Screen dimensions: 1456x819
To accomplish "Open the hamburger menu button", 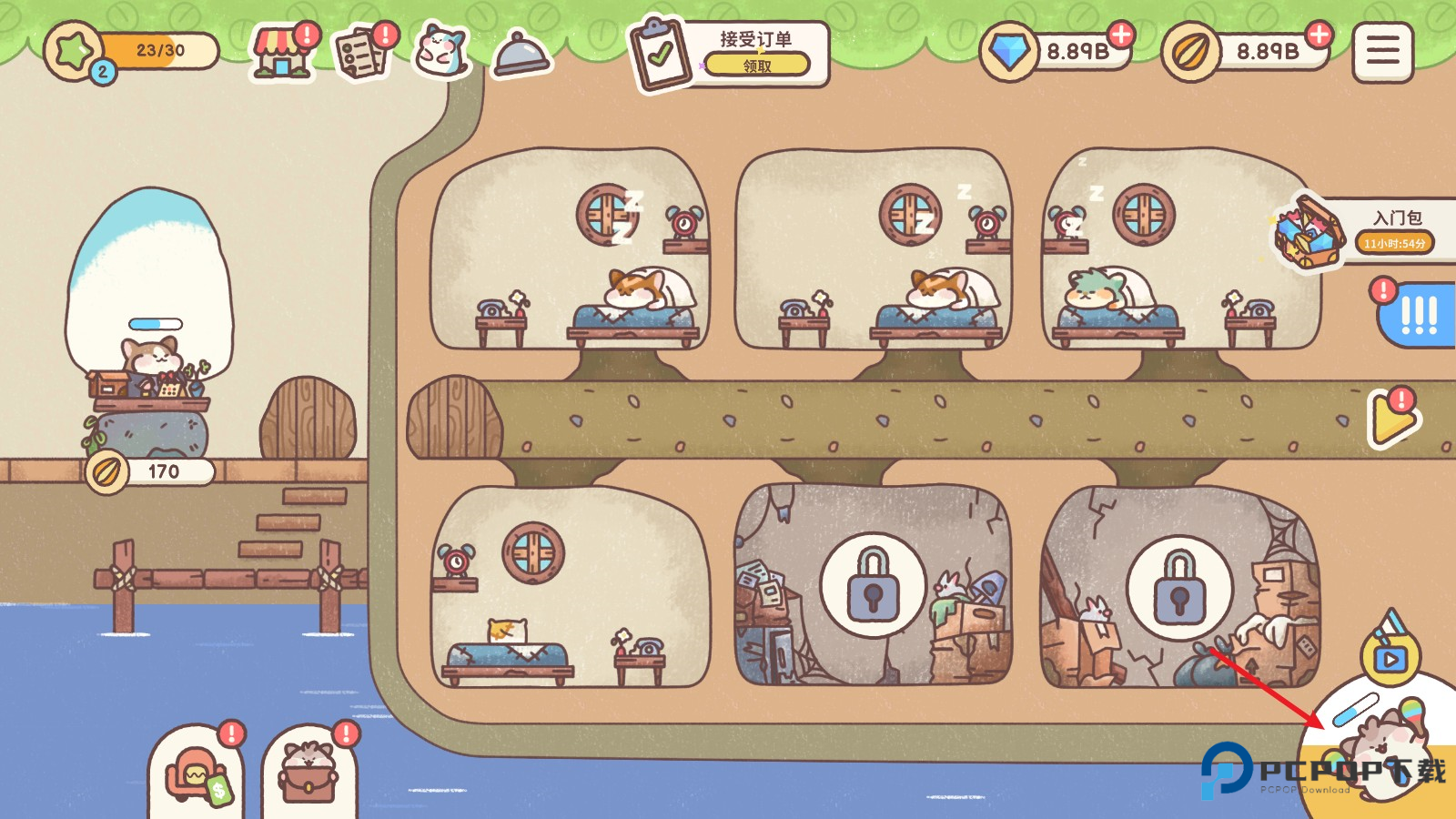I will coord(1382,52).
